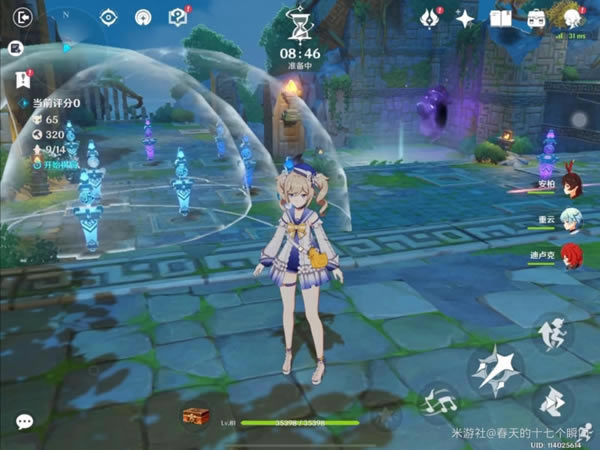Open the chat speech bubble
The image size is (600, 450).
(24, 421)
